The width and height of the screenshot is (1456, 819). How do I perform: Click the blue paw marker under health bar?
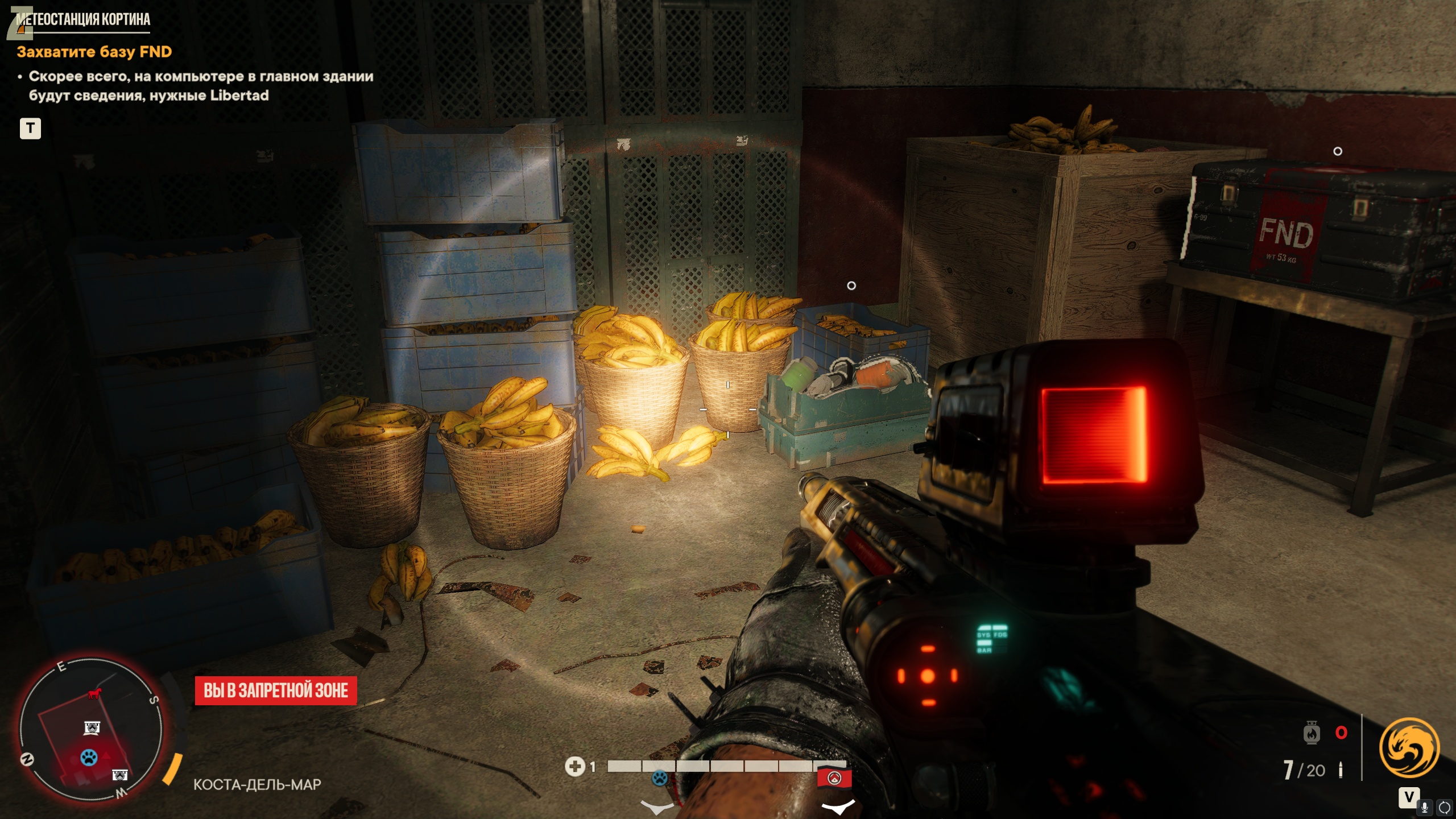coord(660,777)
